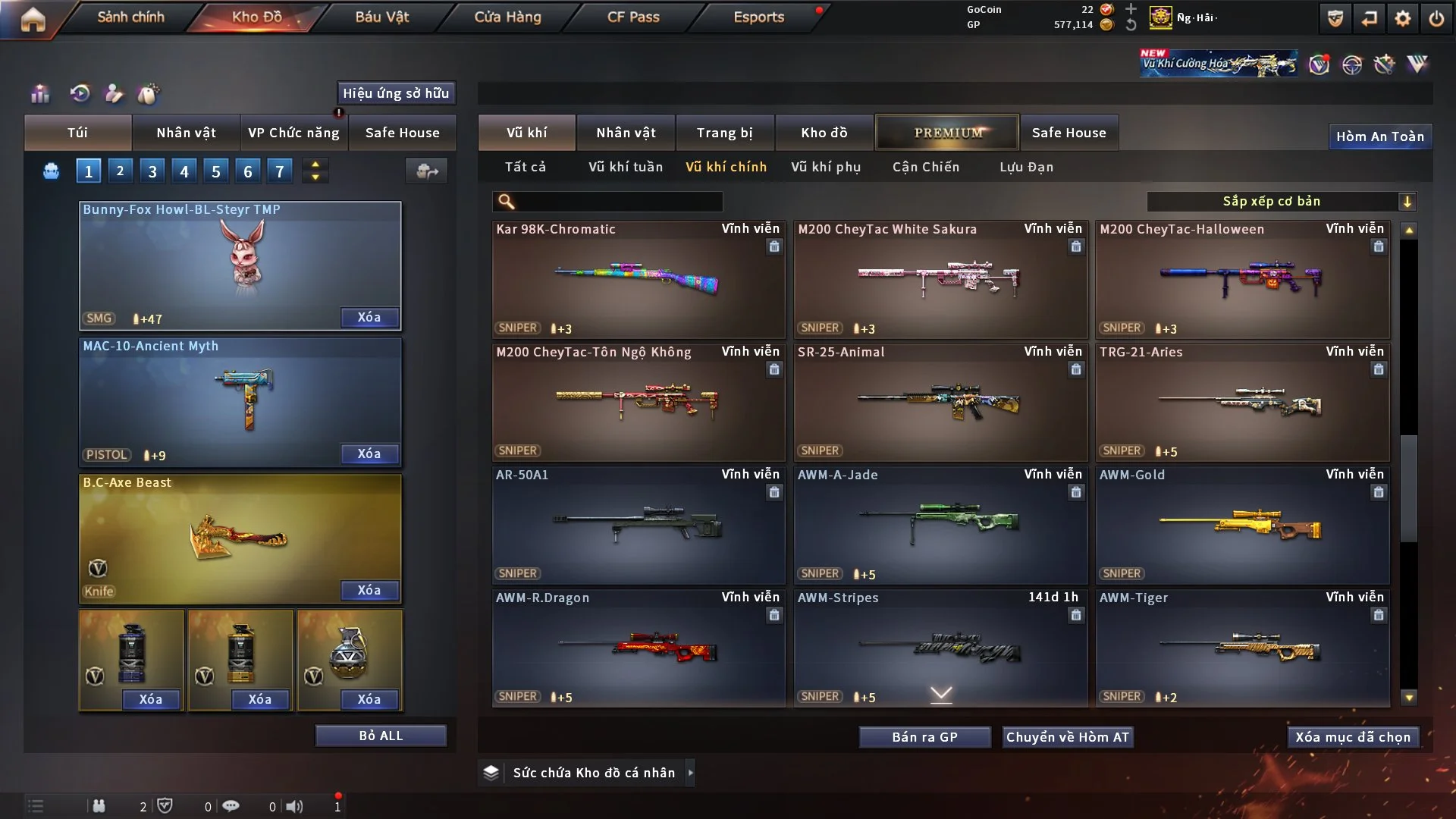Open the Hòm An Toàn safe
Viewport: 1456px width, 819px height.
1380,136
